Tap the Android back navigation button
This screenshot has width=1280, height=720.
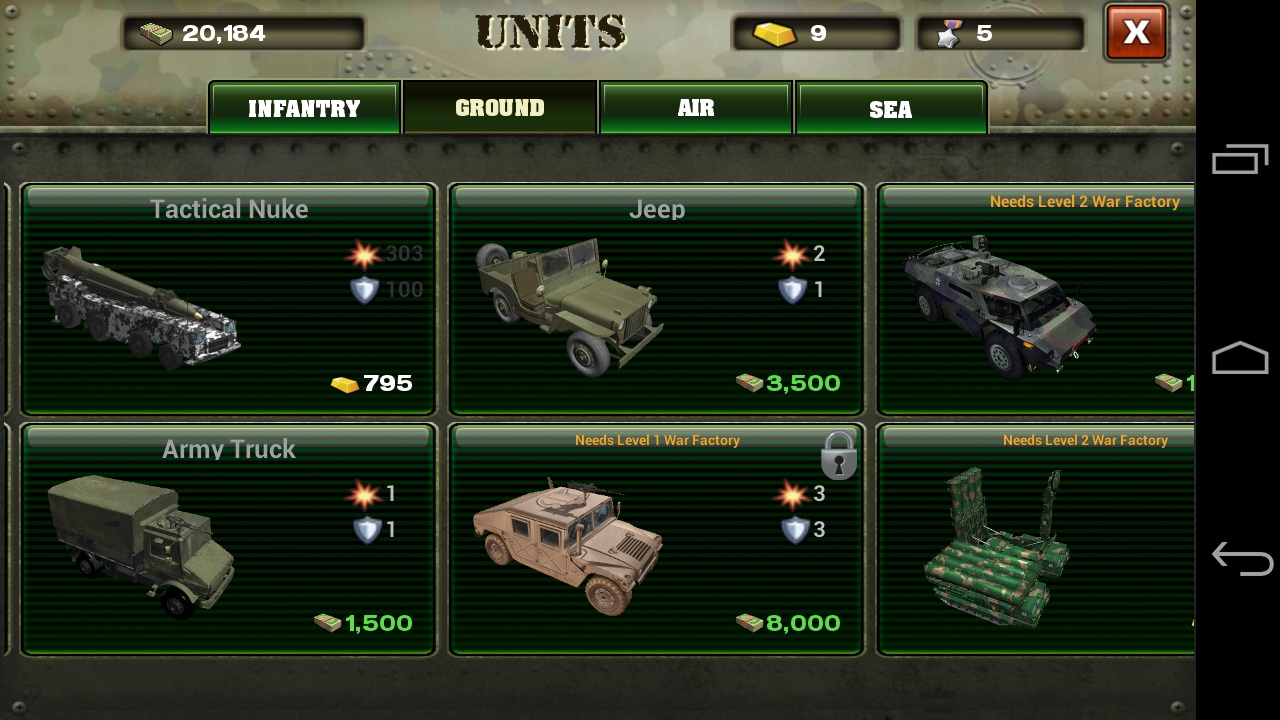tap(1240, 558)
